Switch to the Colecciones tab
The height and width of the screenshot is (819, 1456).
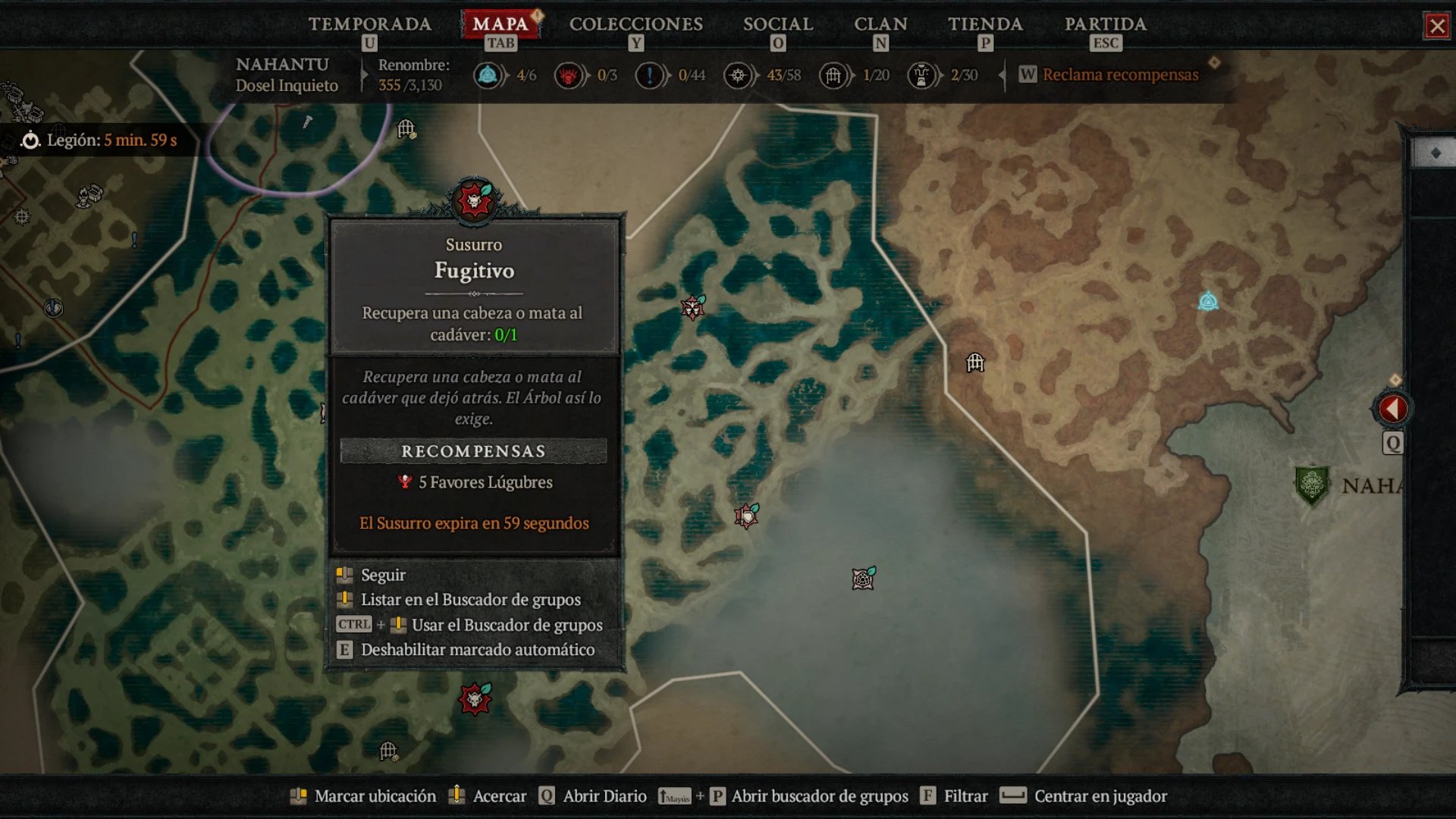pos(635,24)
